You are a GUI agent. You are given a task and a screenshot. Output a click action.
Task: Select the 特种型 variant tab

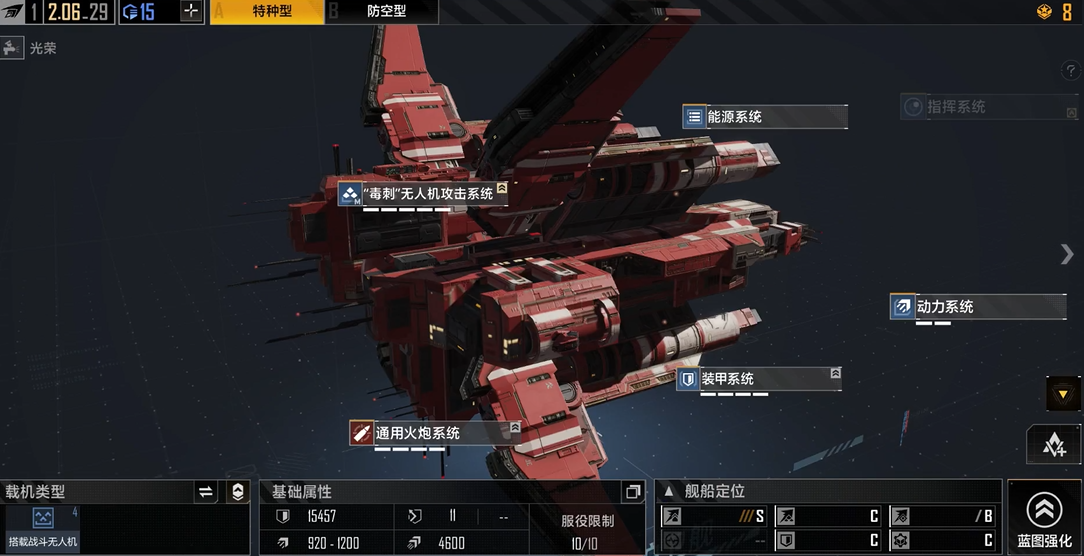pyautogui.click(x=266, y=12)
